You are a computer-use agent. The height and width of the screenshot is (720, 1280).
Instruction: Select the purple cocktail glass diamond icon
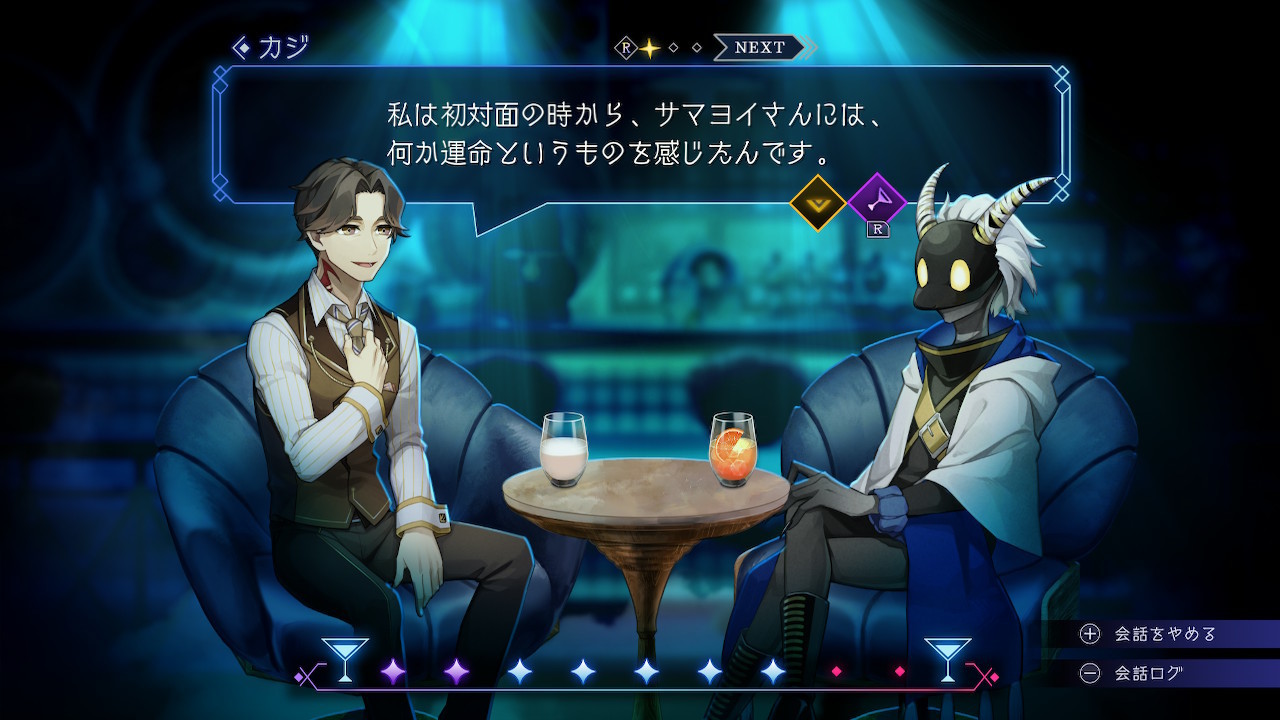876,203
